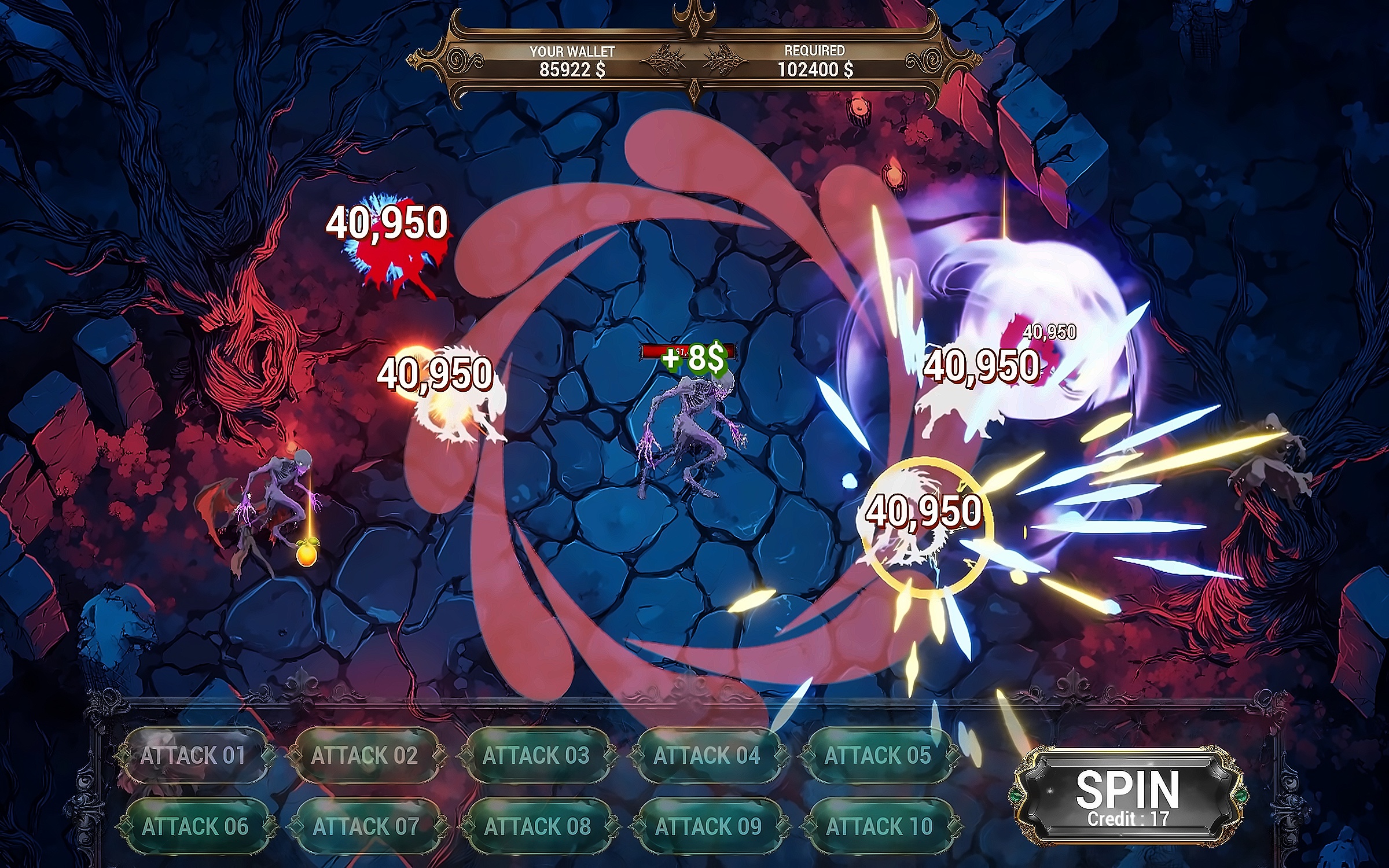Click the Attack 05 button
The height and width of the screenshot is (868, 1389).
877,756
